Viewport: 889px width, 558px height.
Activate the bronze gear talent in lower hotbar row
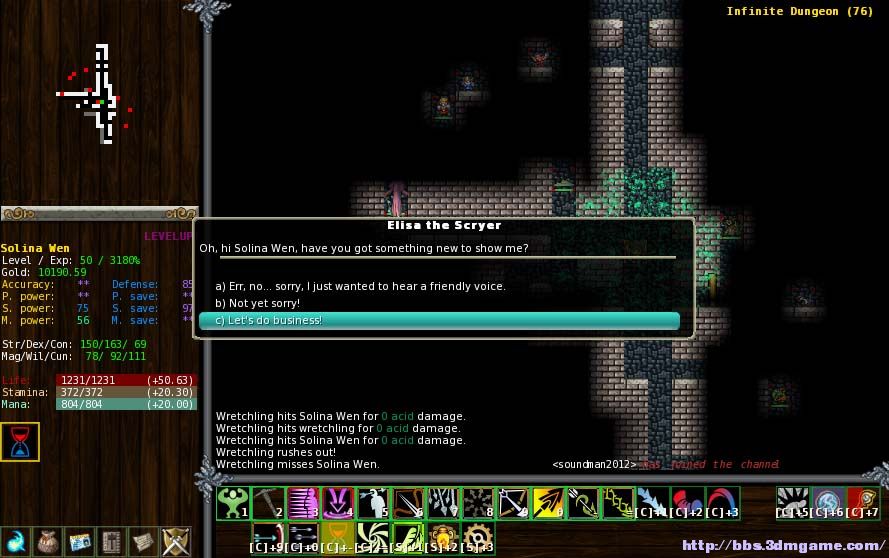tap(476, 536)
